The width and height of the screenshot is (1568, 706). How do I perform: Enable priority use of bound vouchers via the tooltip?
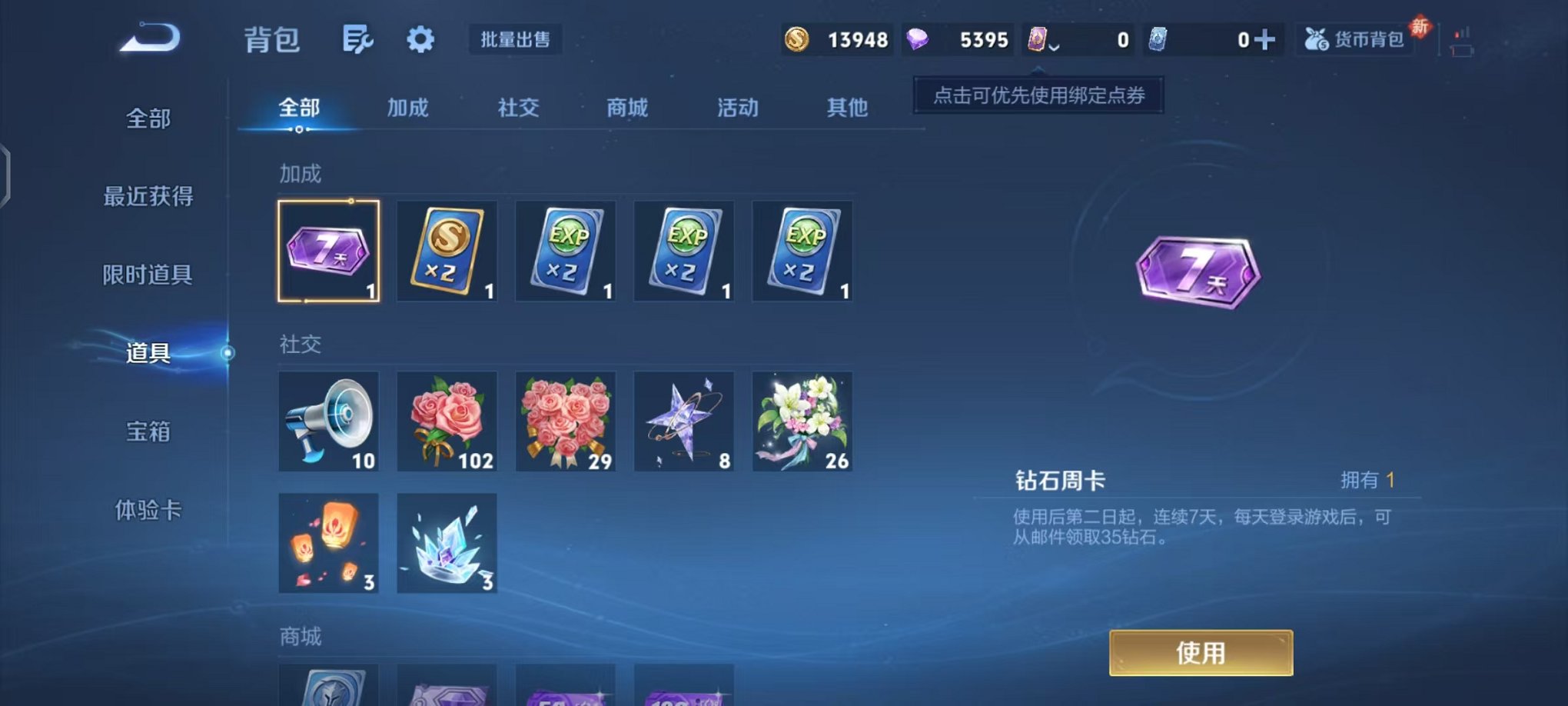coord(1038,97)
